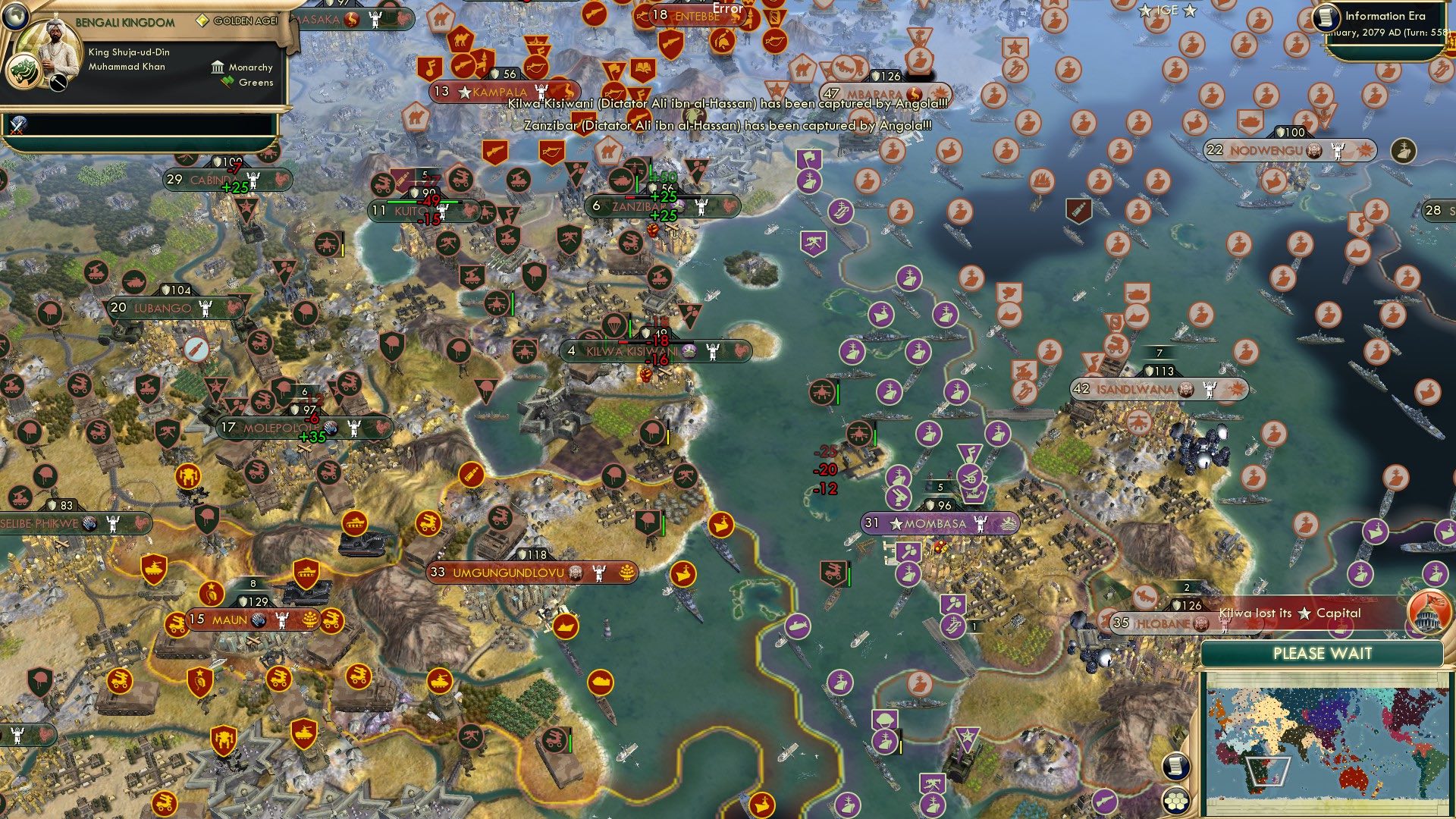Click the Monarchy government building icon
Screen dimensions: 1456x819
(x=218, y=68)
